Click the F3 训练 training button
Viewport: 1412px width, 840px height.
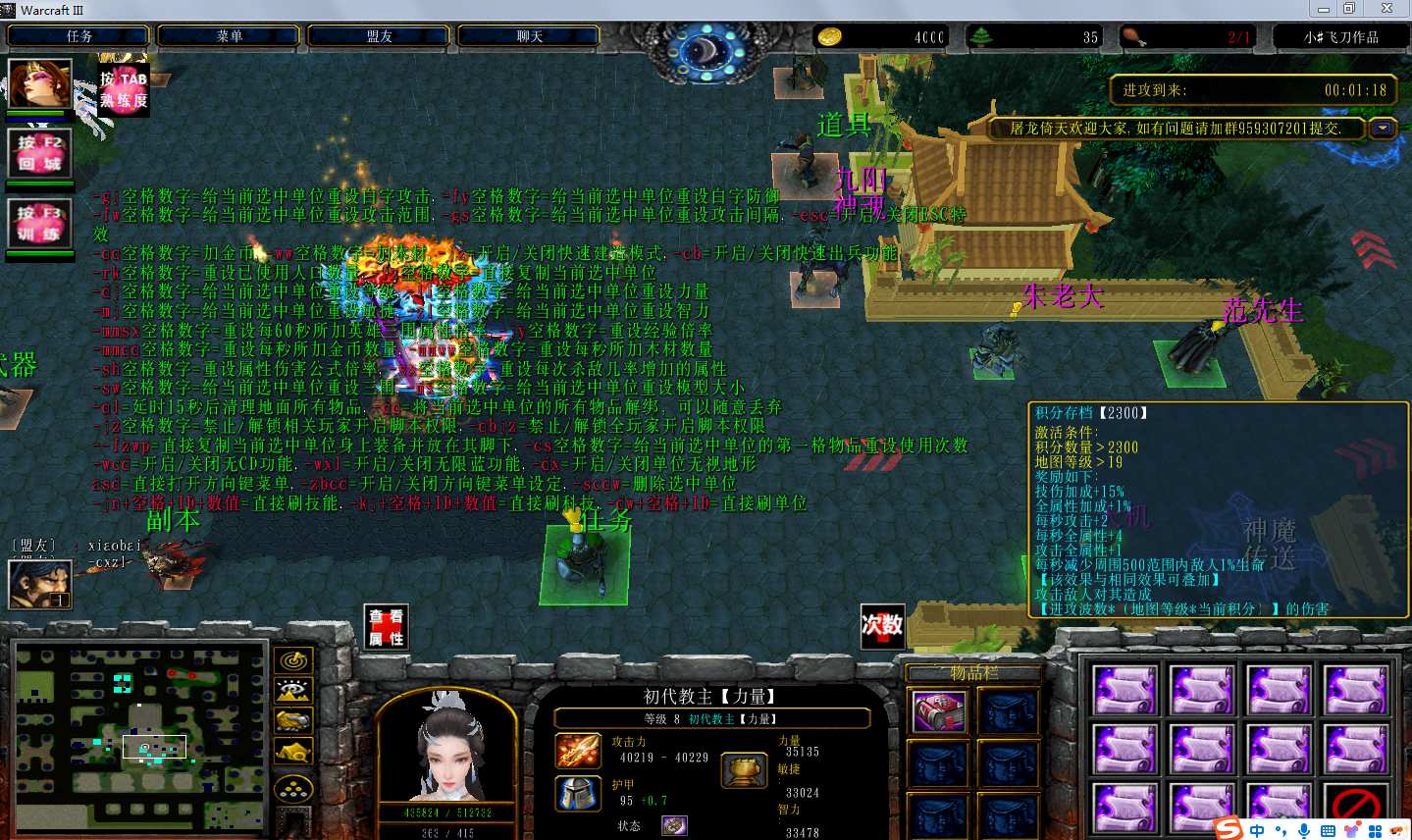(39, 223)
